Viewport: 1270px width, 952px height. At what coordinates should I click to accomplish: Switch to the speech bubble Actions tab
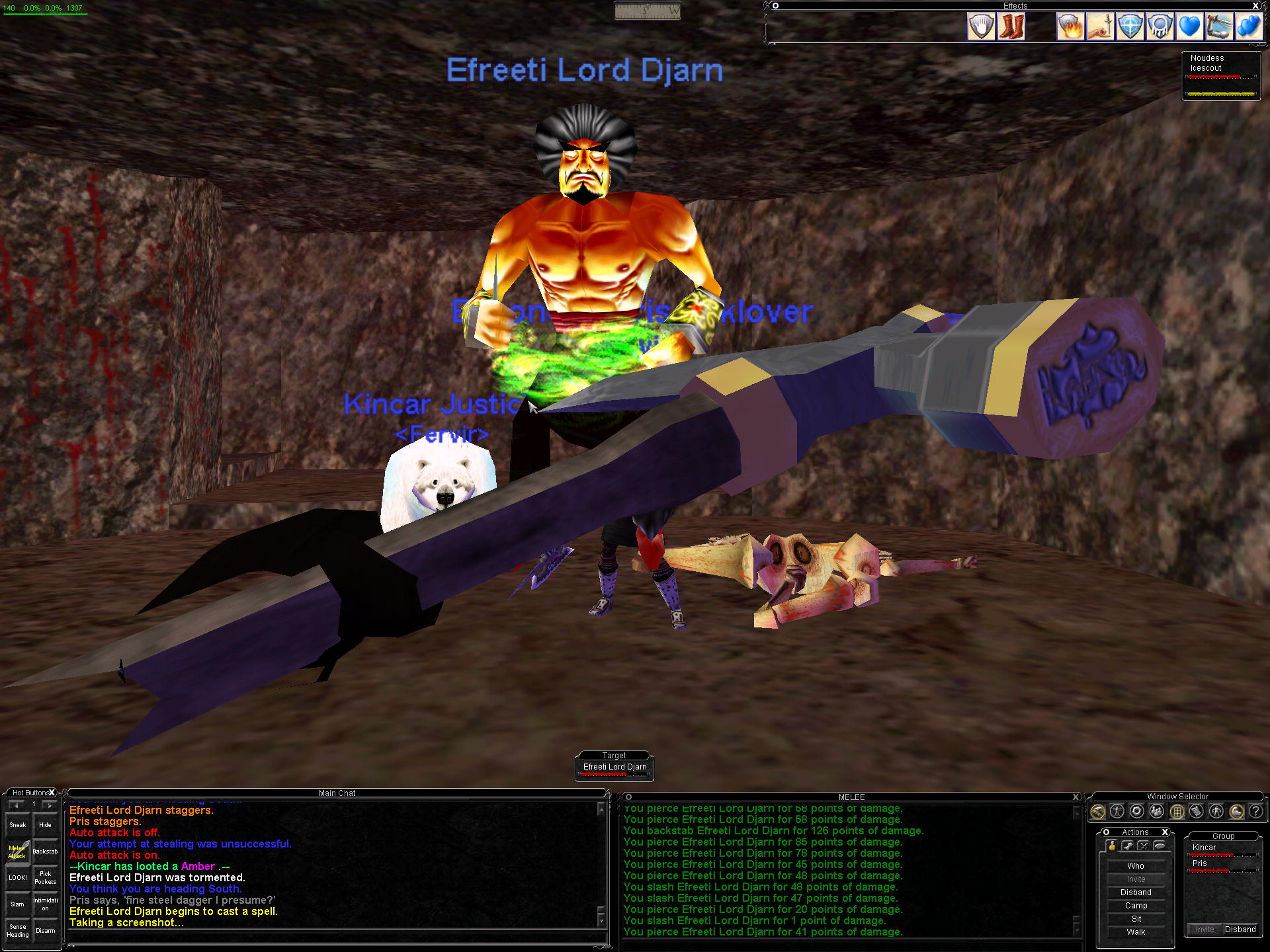click(1160, 846)
